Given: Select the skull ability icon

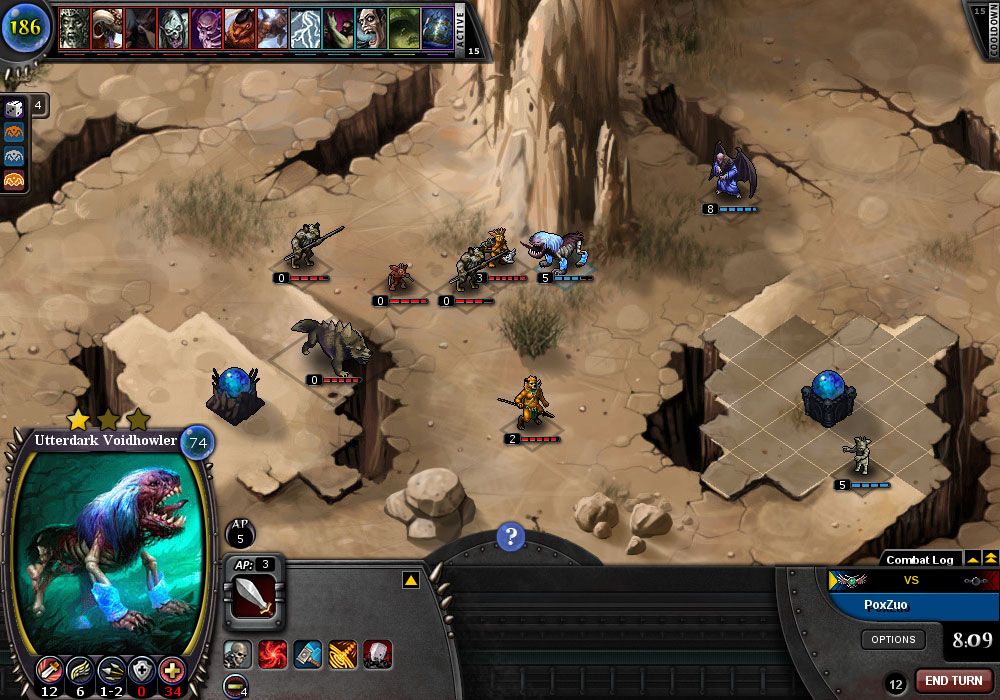Looking at the screenshot, I should (237, 655).
